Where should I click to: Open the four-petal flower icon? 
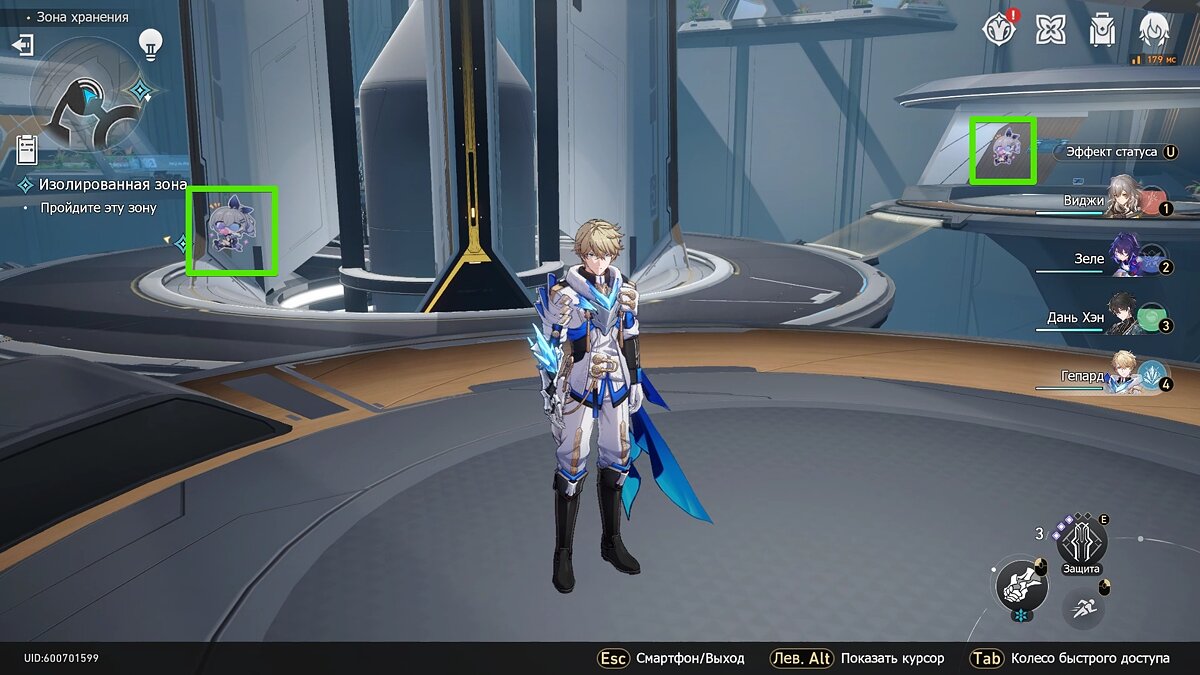pos(1051,30)
